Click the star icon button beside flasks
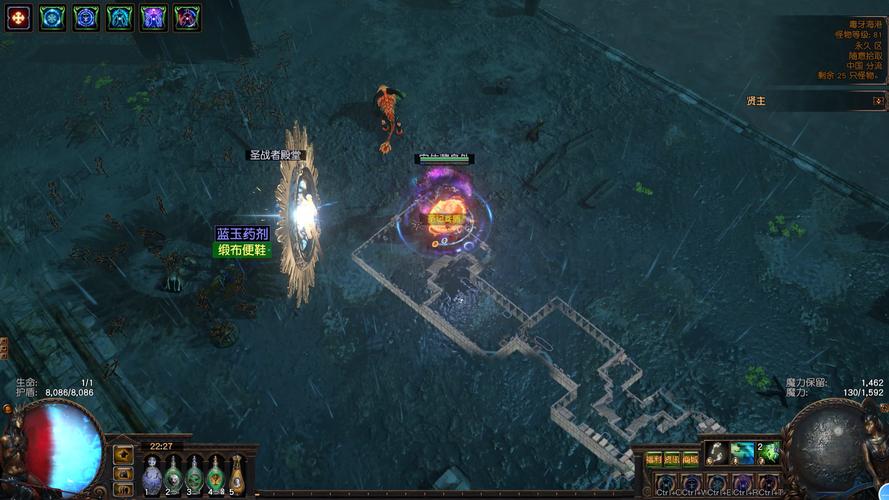This screenshot has height=500, width=889. pos(123,454)
